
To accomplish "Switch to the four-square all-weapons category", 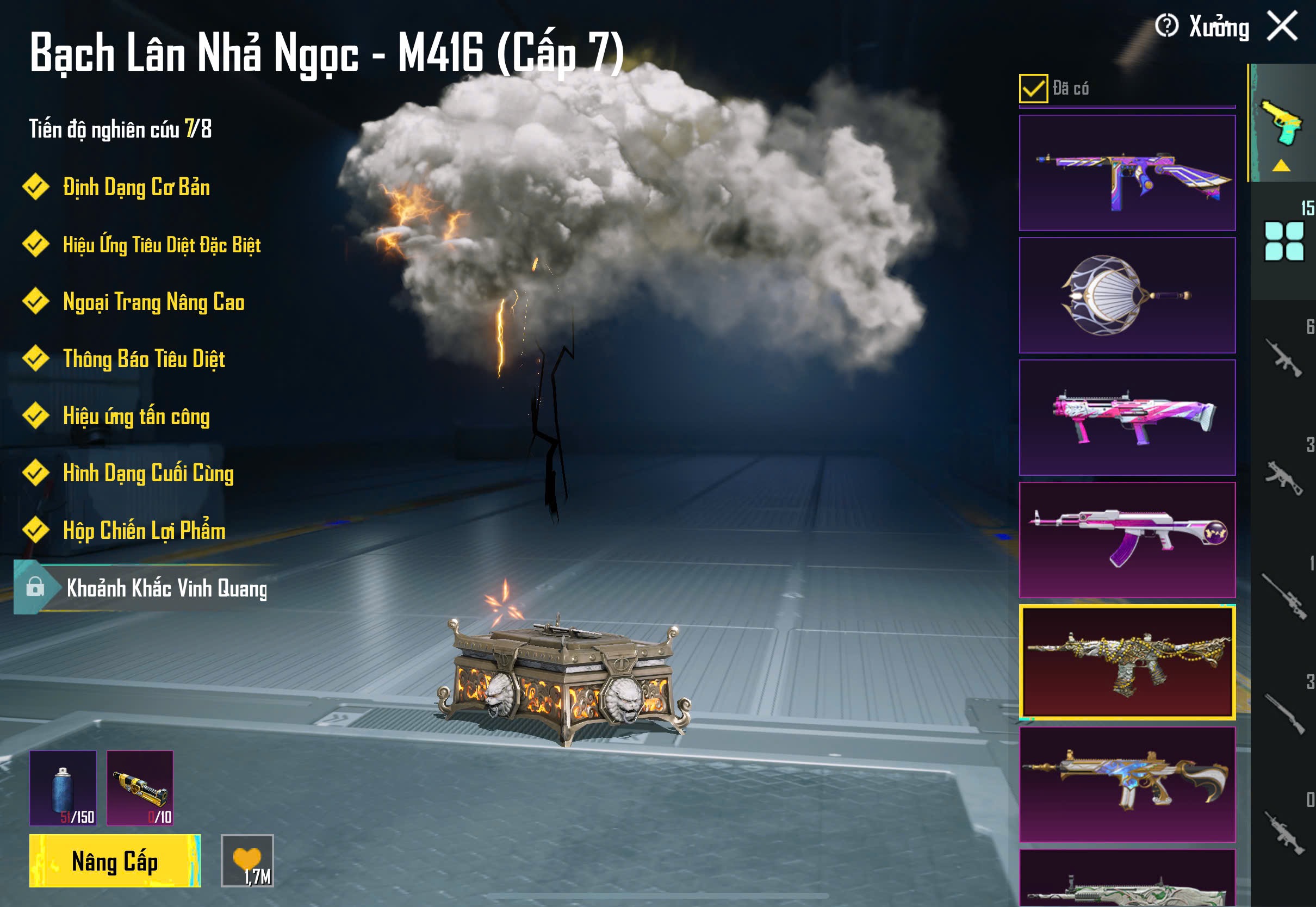I will (1283, 241).
